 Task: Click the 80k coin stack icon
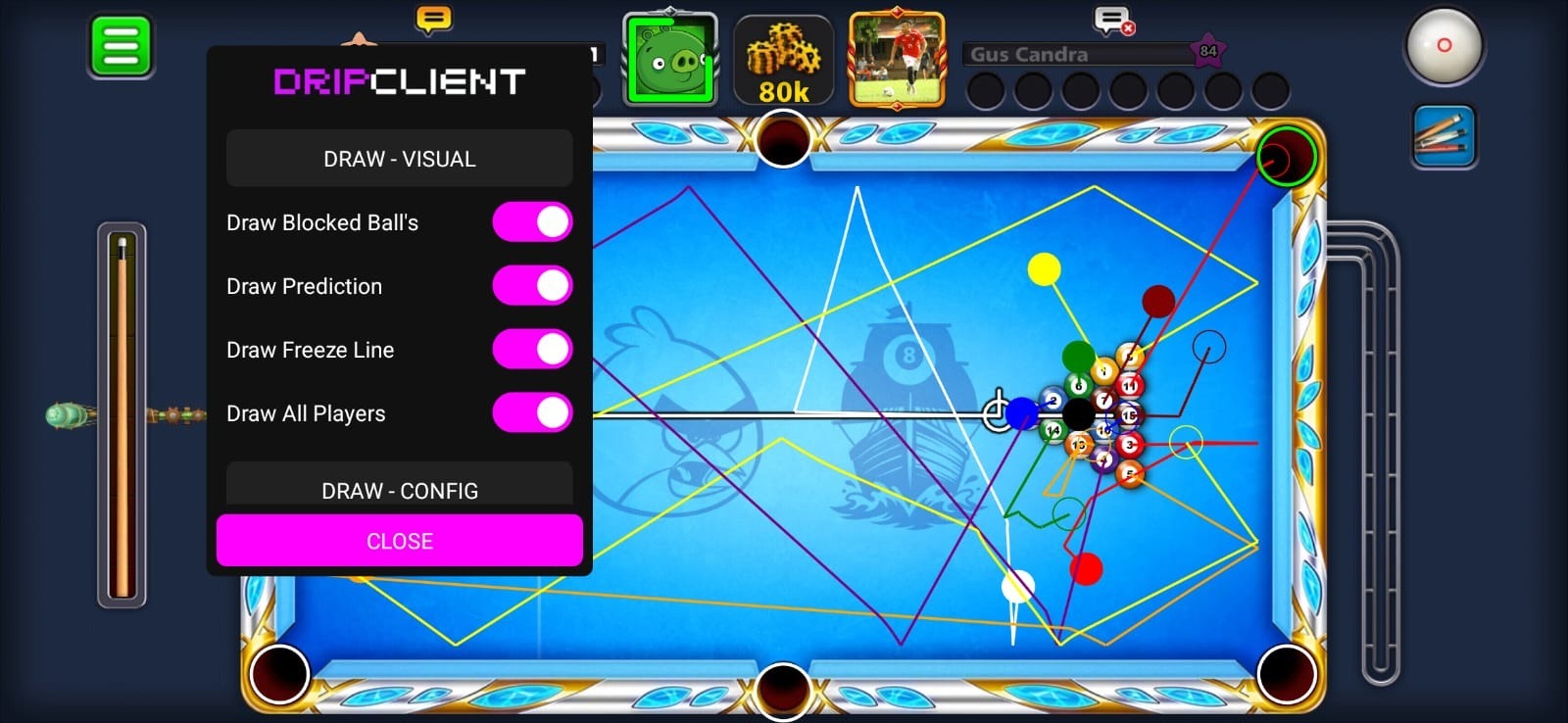(783, 61)
